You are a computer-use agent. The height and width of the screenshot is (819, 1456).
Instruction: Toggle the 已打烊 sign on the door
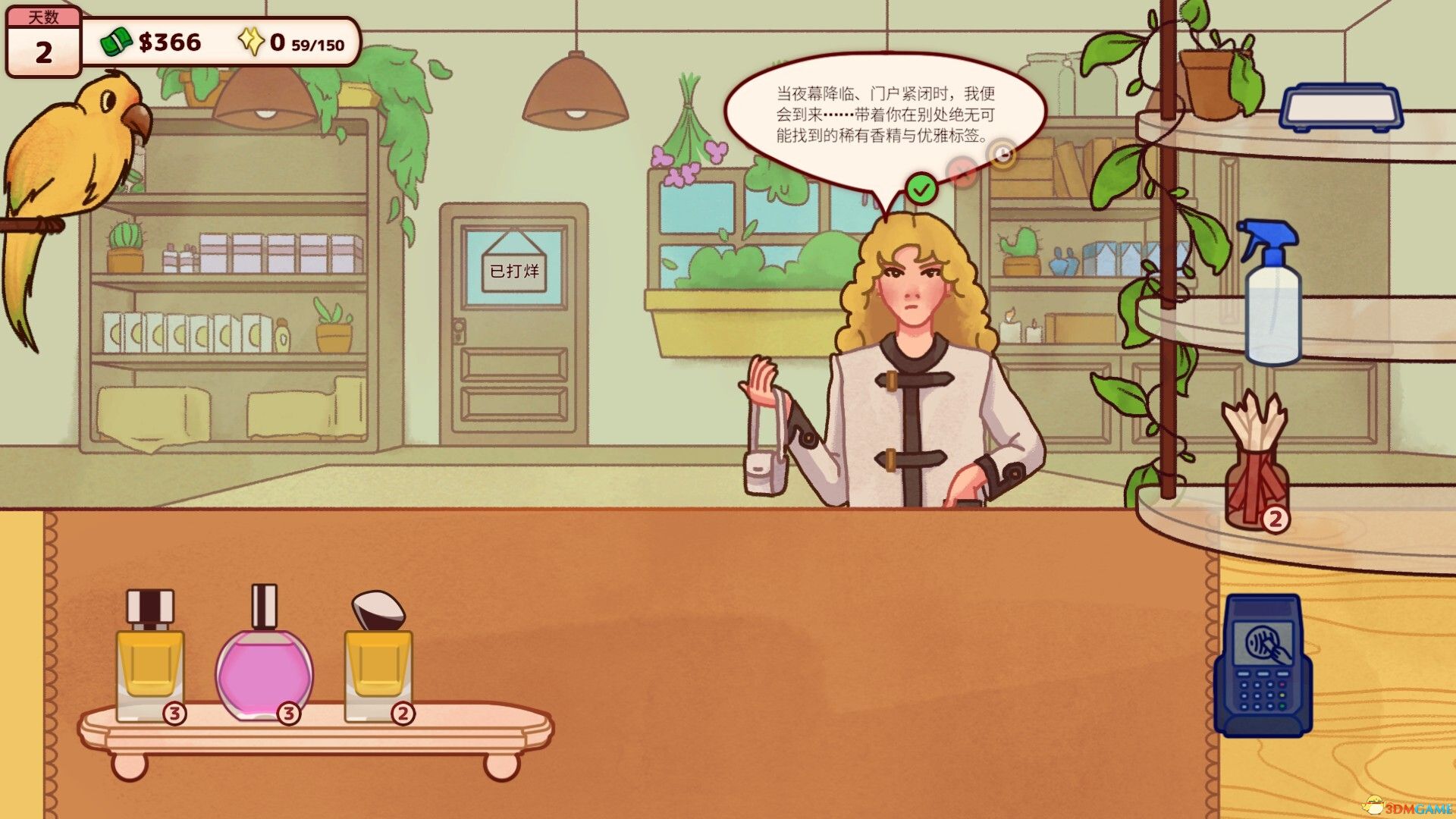[x=513, y=271]
